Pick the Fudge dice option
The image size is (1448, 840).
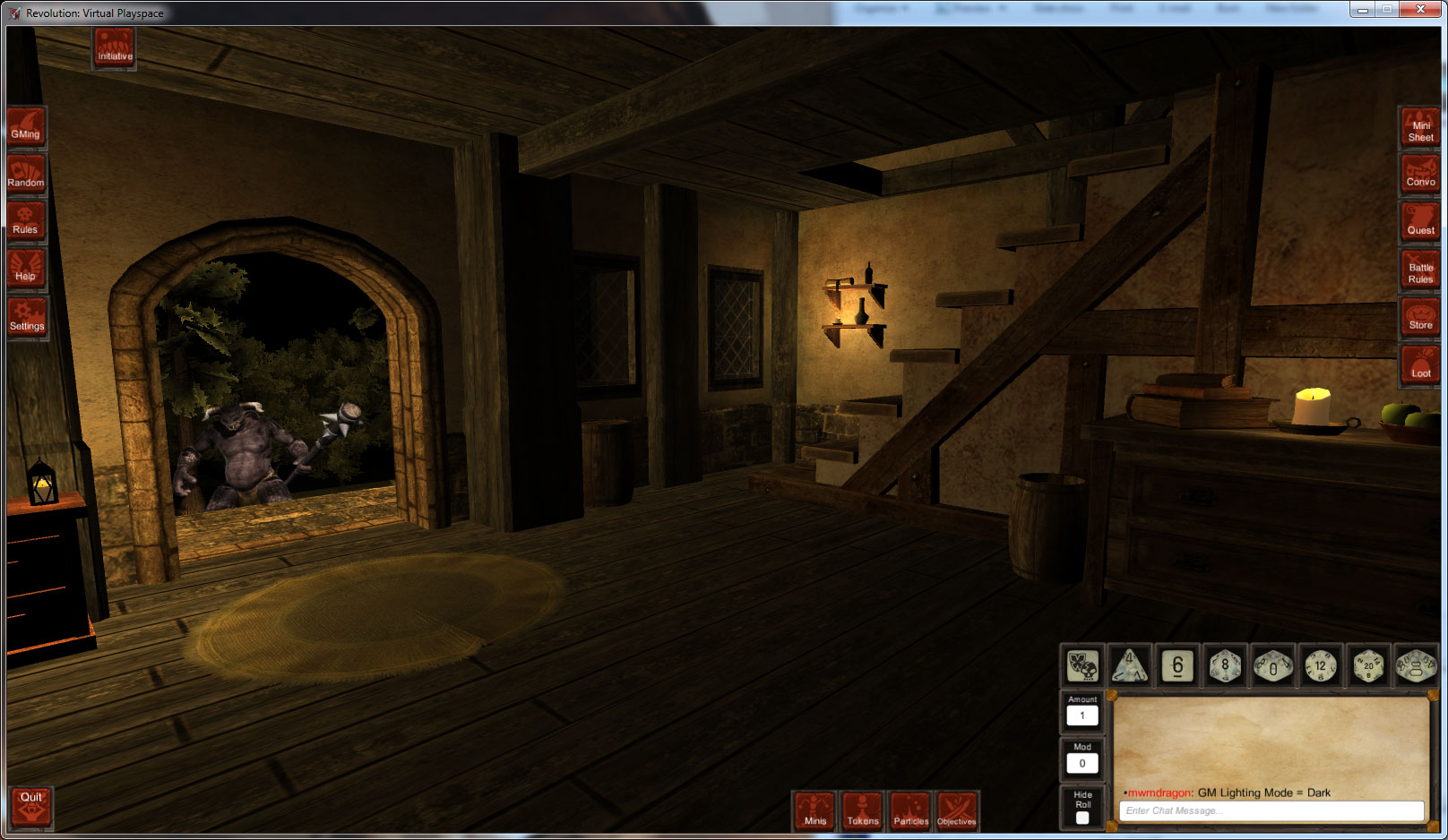click(1082, 667)
